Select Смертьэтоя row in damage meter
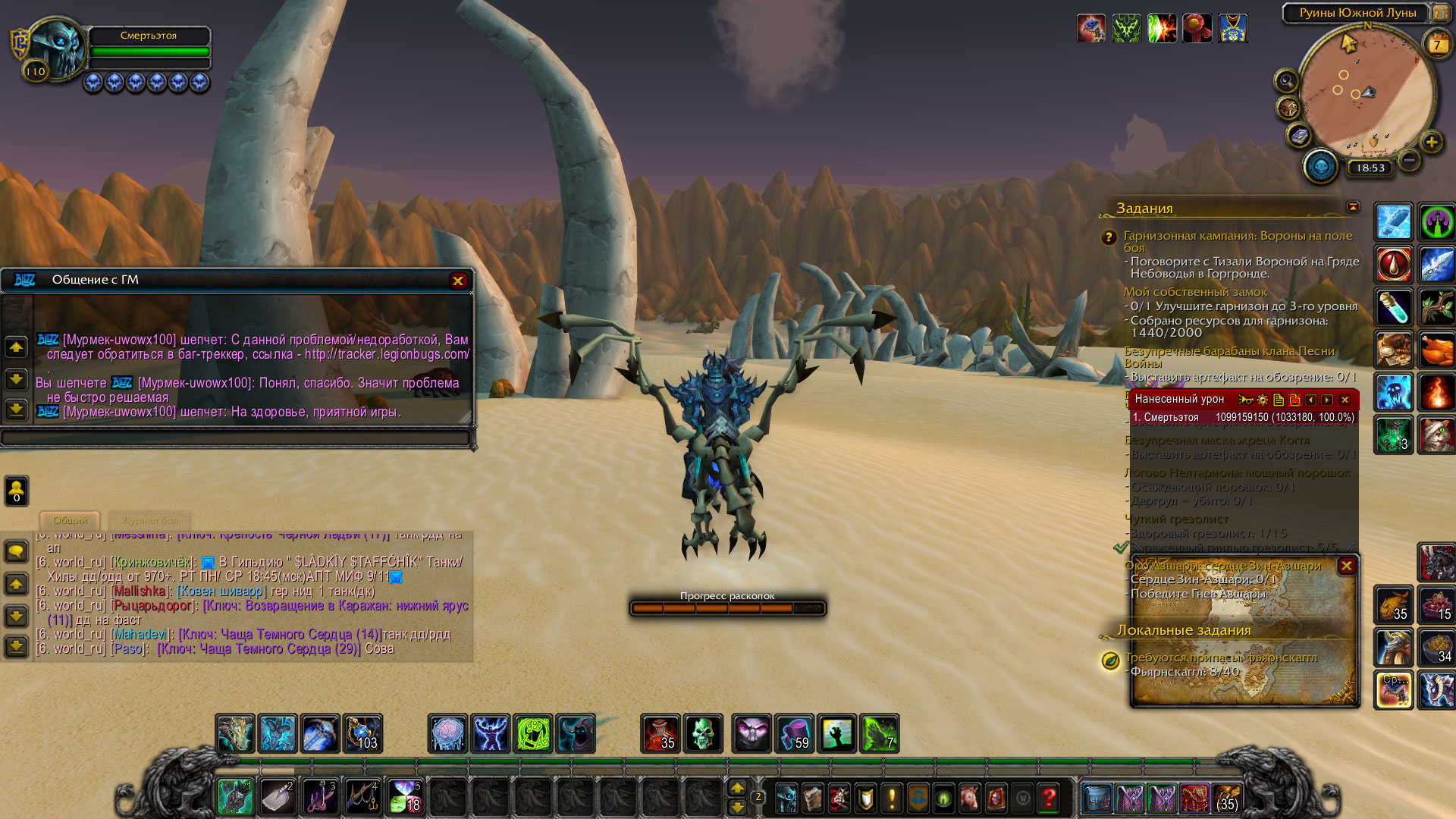 pyautogui.click(x=1242, y=417)
